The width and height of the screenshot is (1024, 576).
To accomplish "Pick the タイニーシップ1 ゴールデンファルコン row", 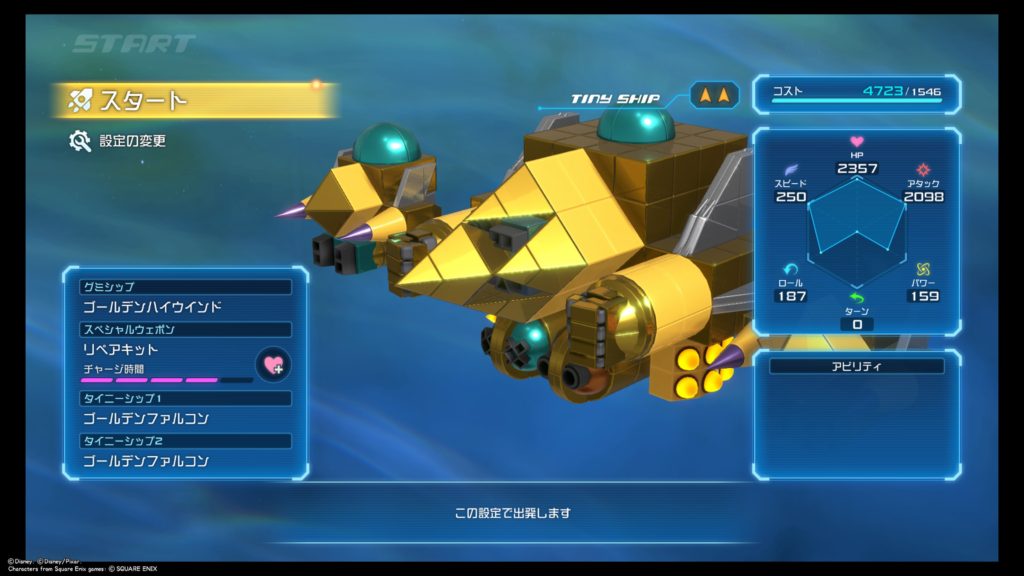I will pos(186,418).
